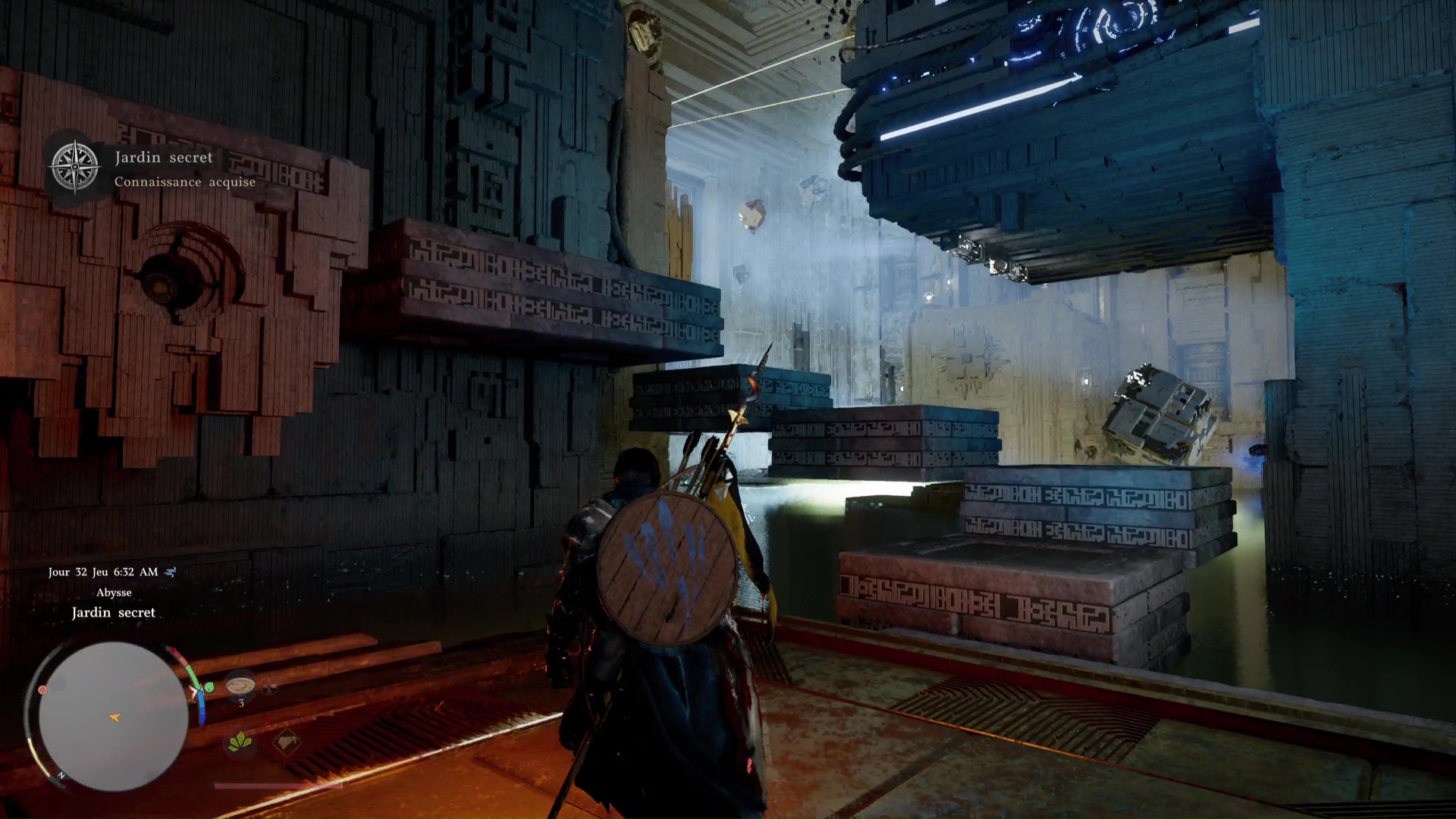
Task: Select the food bowl quick slot
Action: coord(240,685)
